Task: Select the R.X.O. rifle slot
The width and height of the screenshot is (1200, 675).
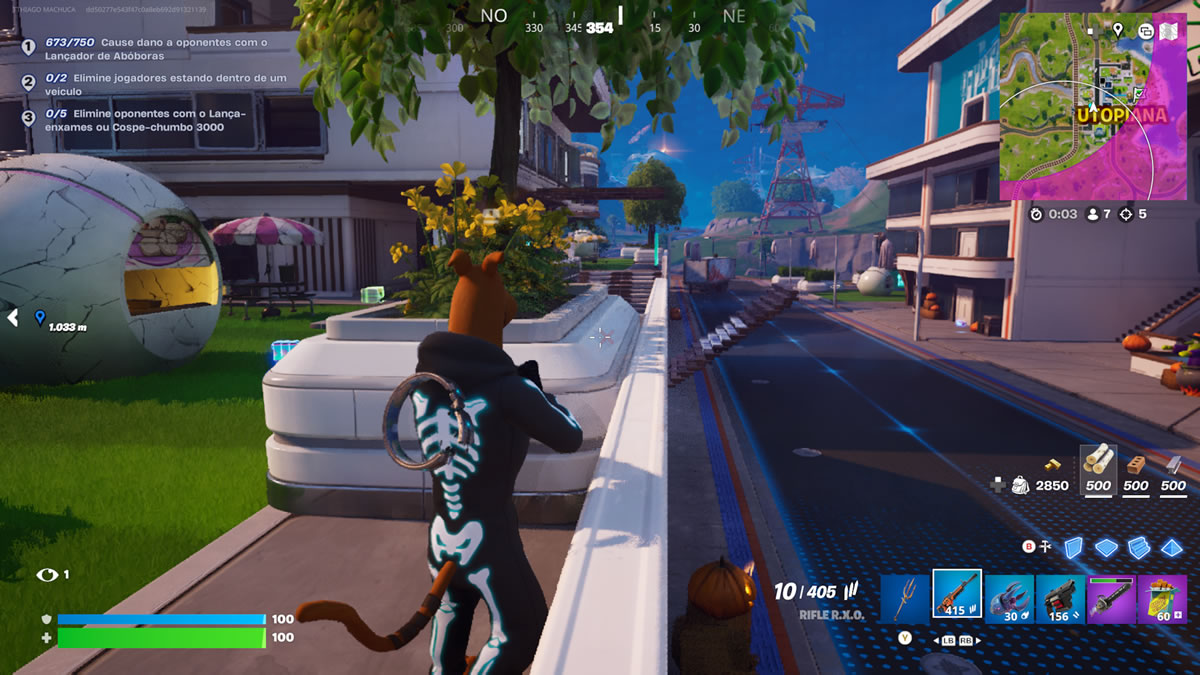Action: [957, 596]
